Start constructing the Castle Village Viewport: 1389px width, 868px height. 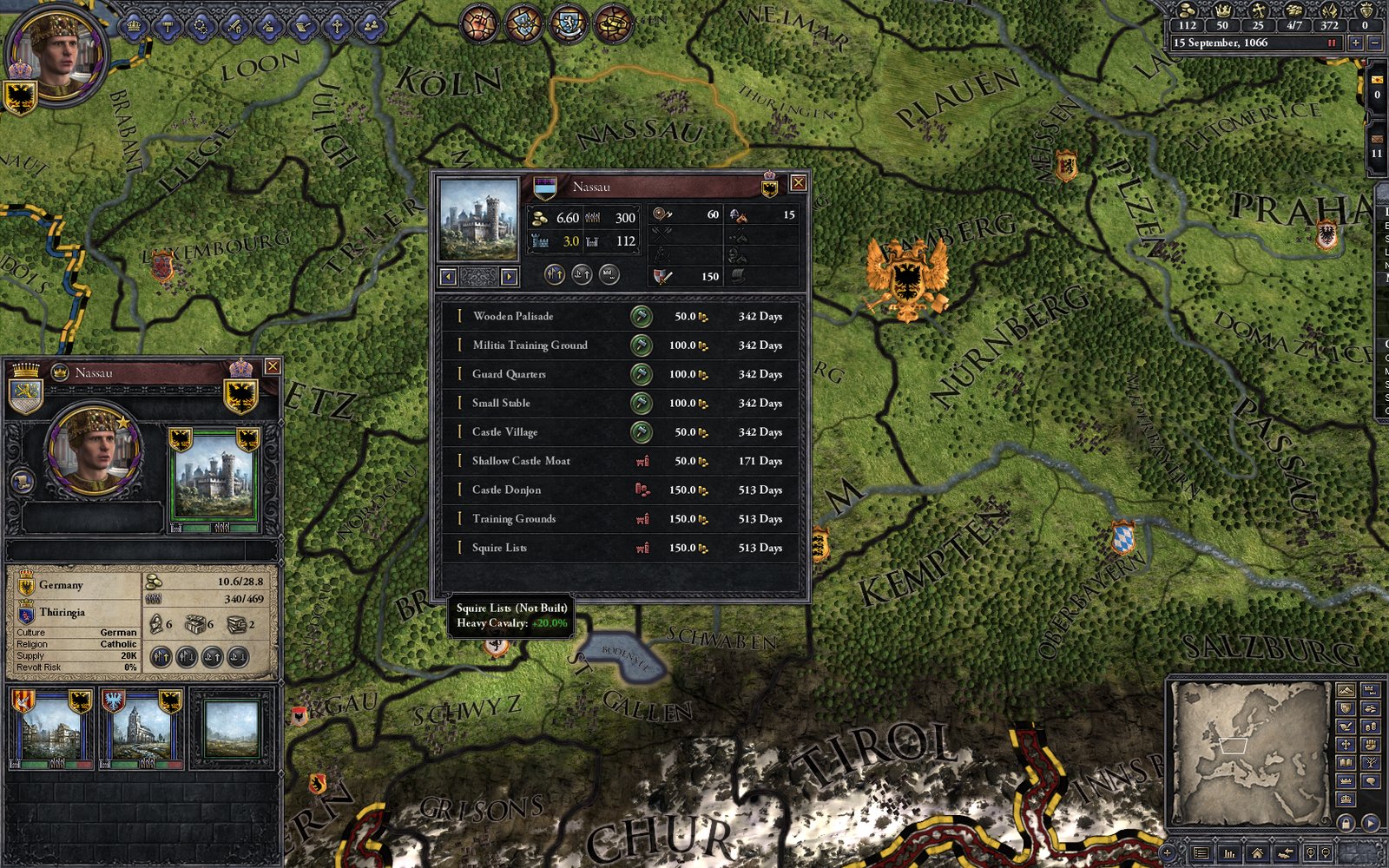tap(641, 432)
